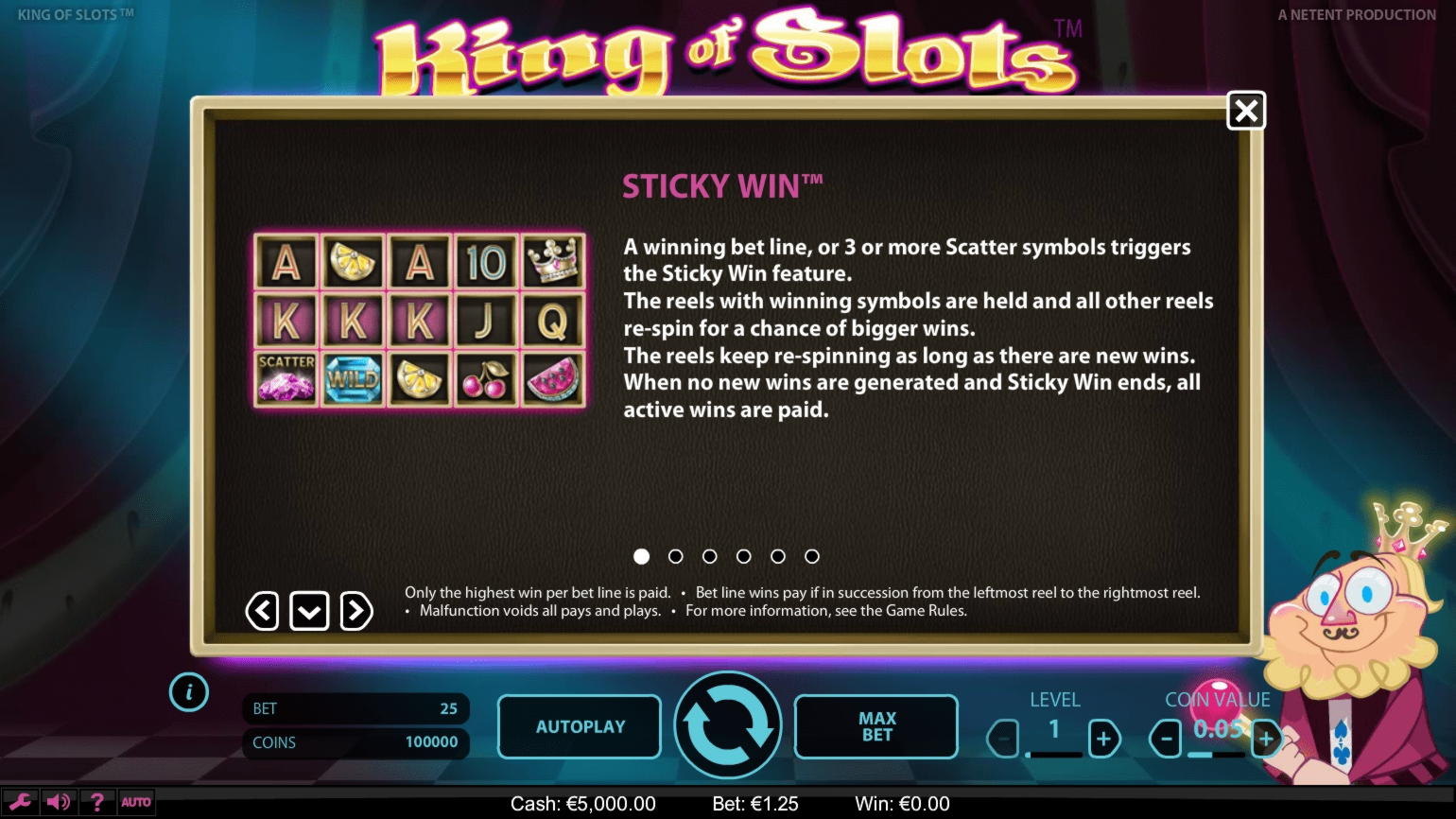Raise the coin value
The height and width of the screenshot is (819, 1456).
coord(1265,739)
